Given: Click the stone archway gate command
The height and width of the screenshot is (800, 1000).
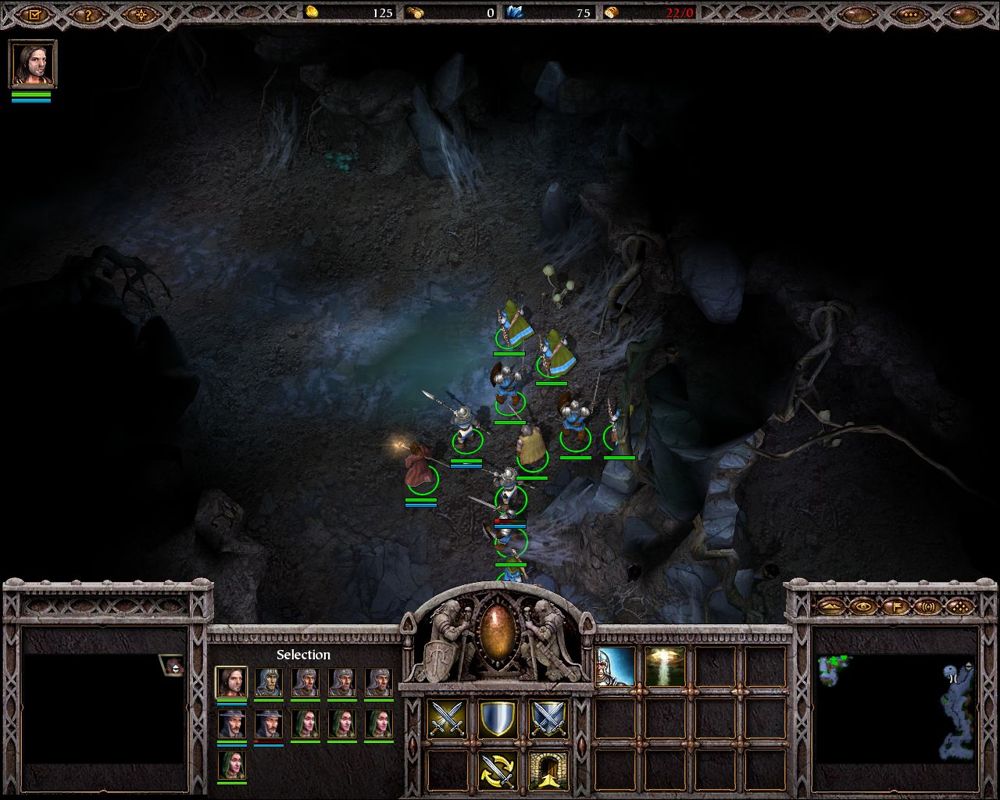Looking at the screenshot, I should [548, 769].
